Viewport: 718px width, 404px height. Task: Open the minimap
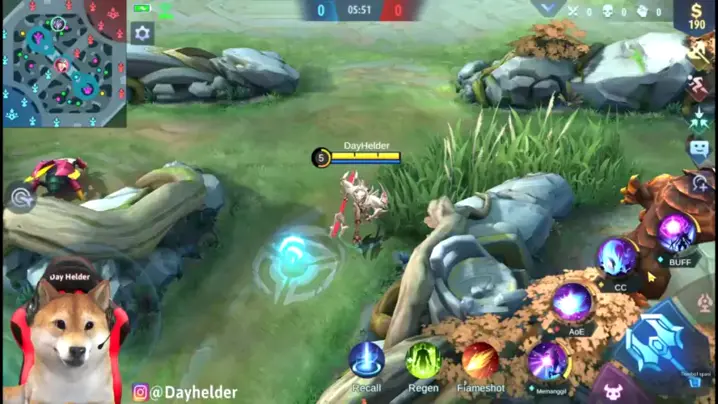tap(63, 63)
